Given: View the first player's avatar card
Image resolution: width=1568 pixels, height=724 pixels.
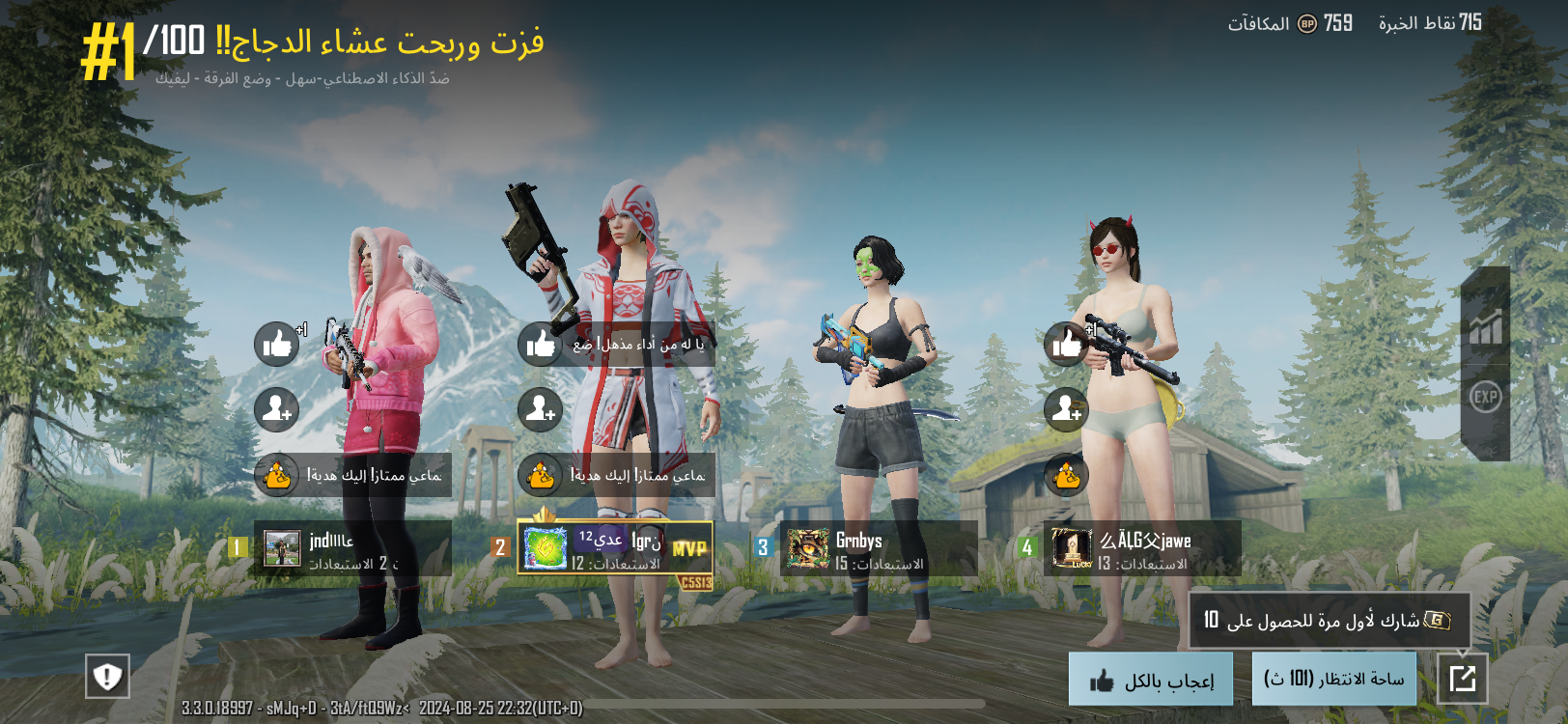Looking at the screenshot, I should pyautogui.click(x=283, y=548).
